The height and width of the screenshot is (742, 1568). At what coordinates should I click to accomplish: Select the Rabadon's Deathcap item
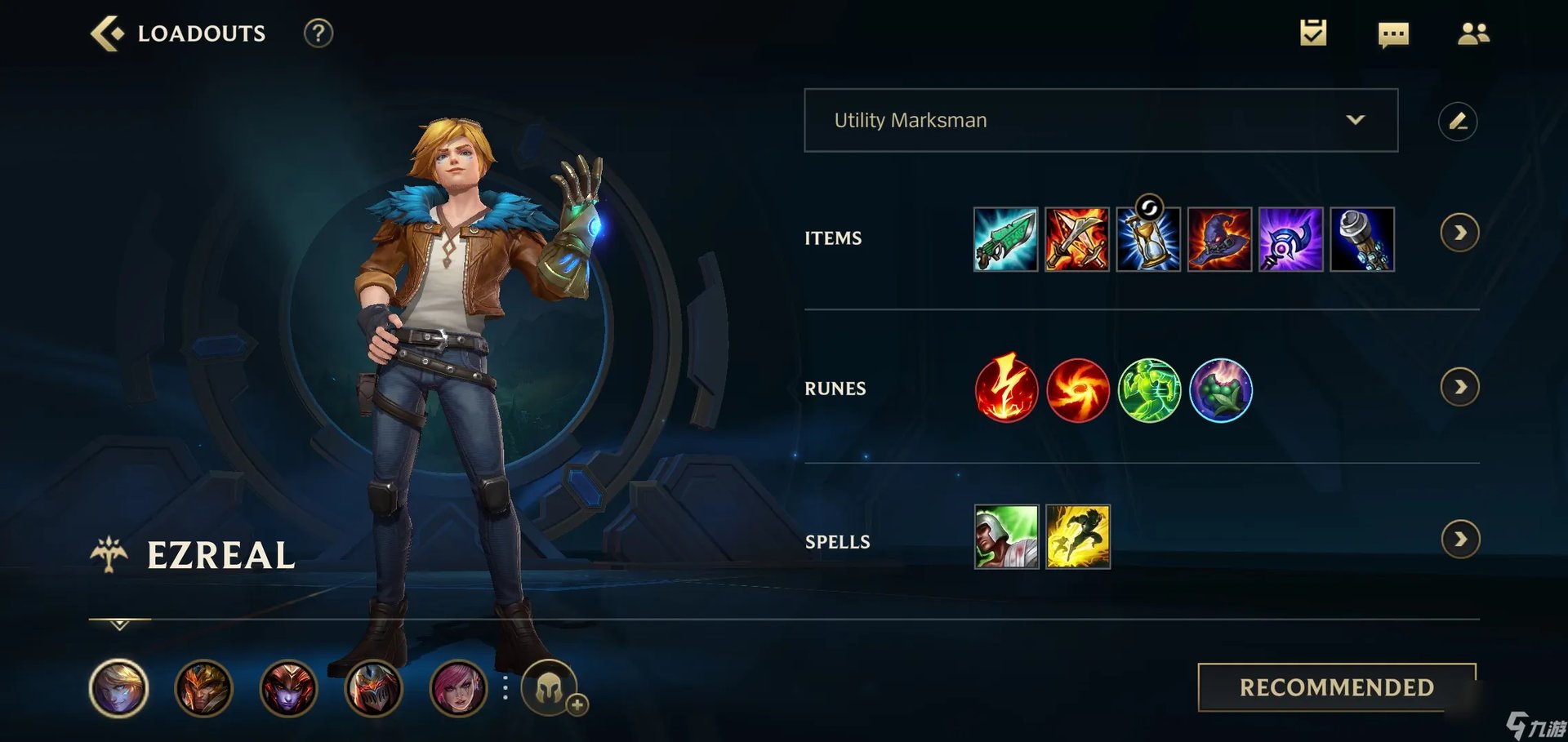pyautogui.click(x=1220, y=238)
